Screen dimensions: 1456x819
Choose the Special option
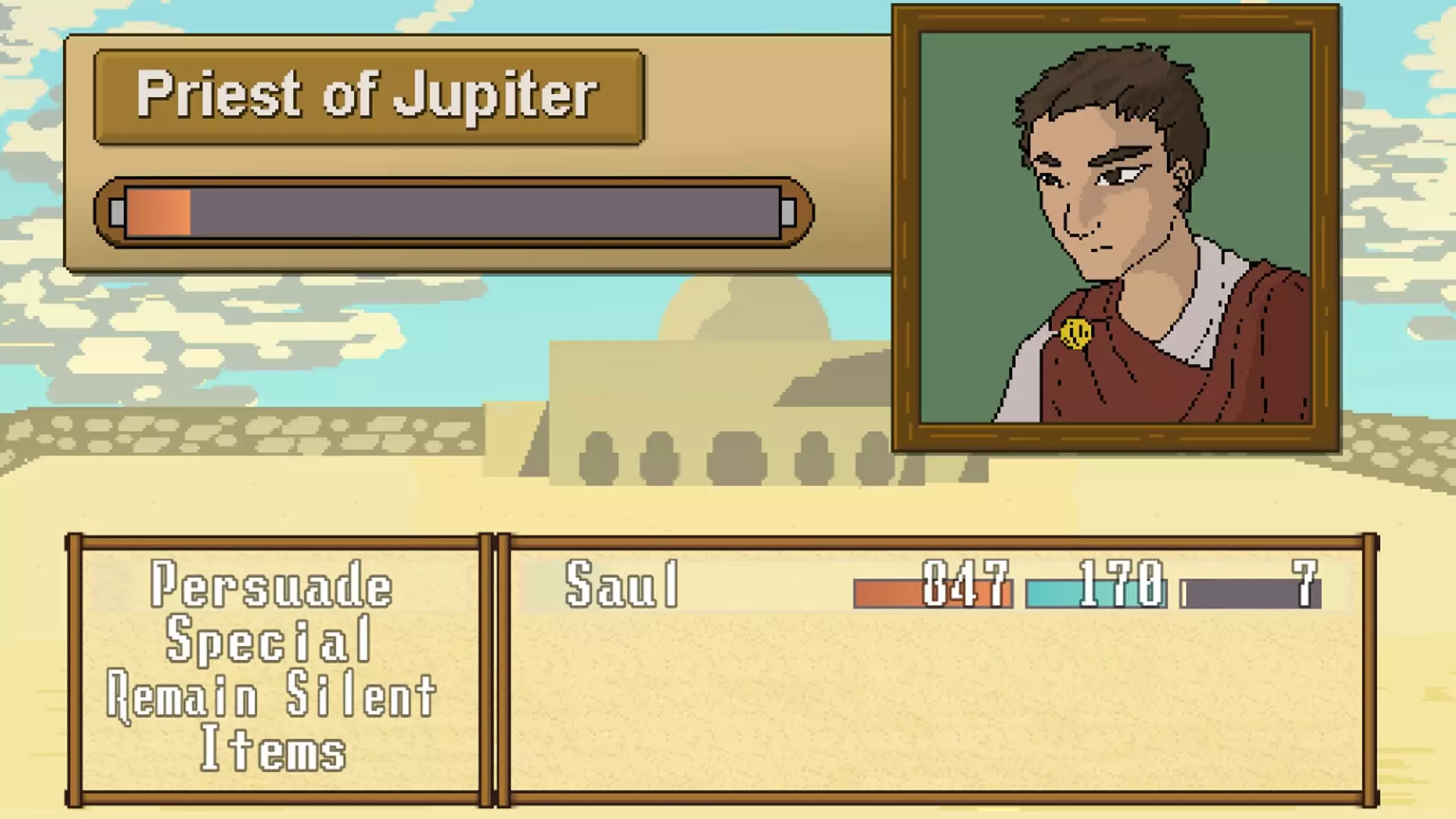click(x=271, y=639)
